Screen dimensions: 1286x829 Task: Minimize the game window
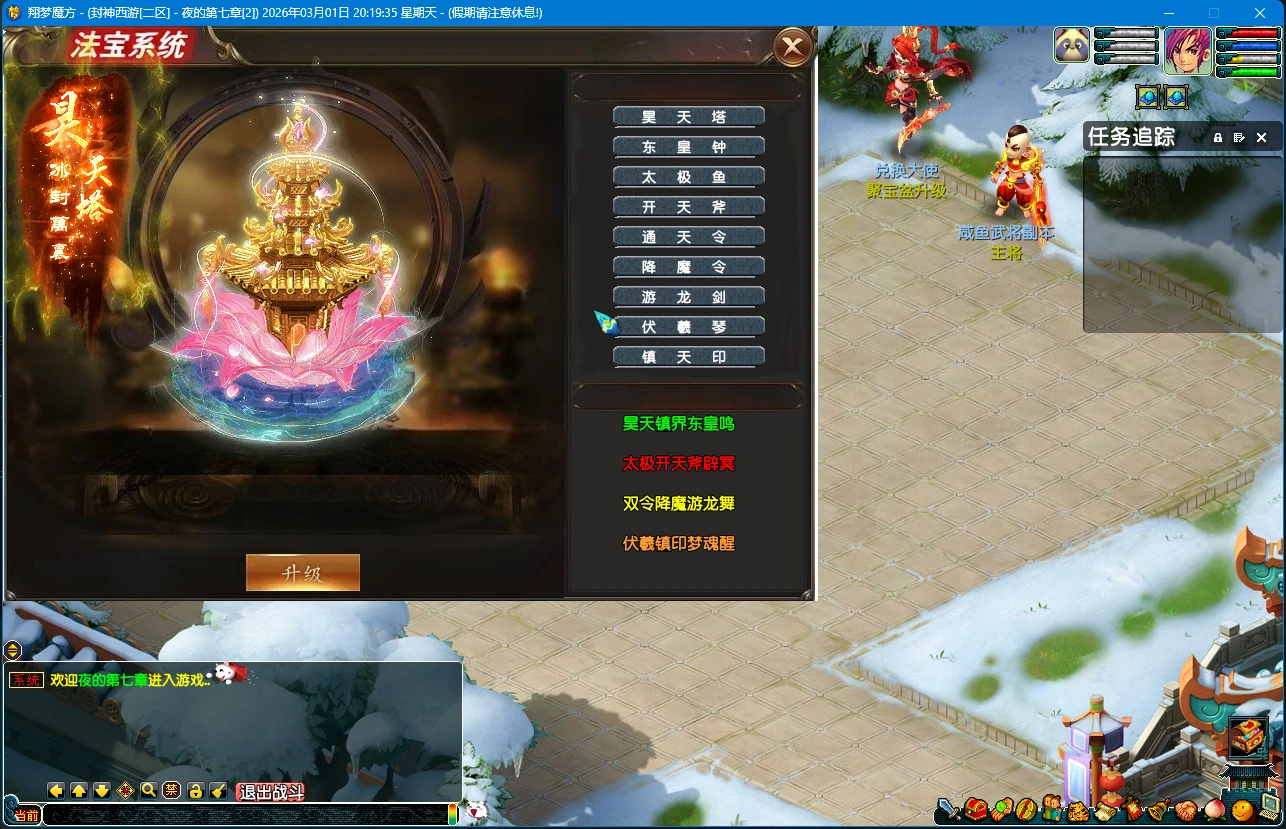pyautogui.click(x=1168, y=13)
